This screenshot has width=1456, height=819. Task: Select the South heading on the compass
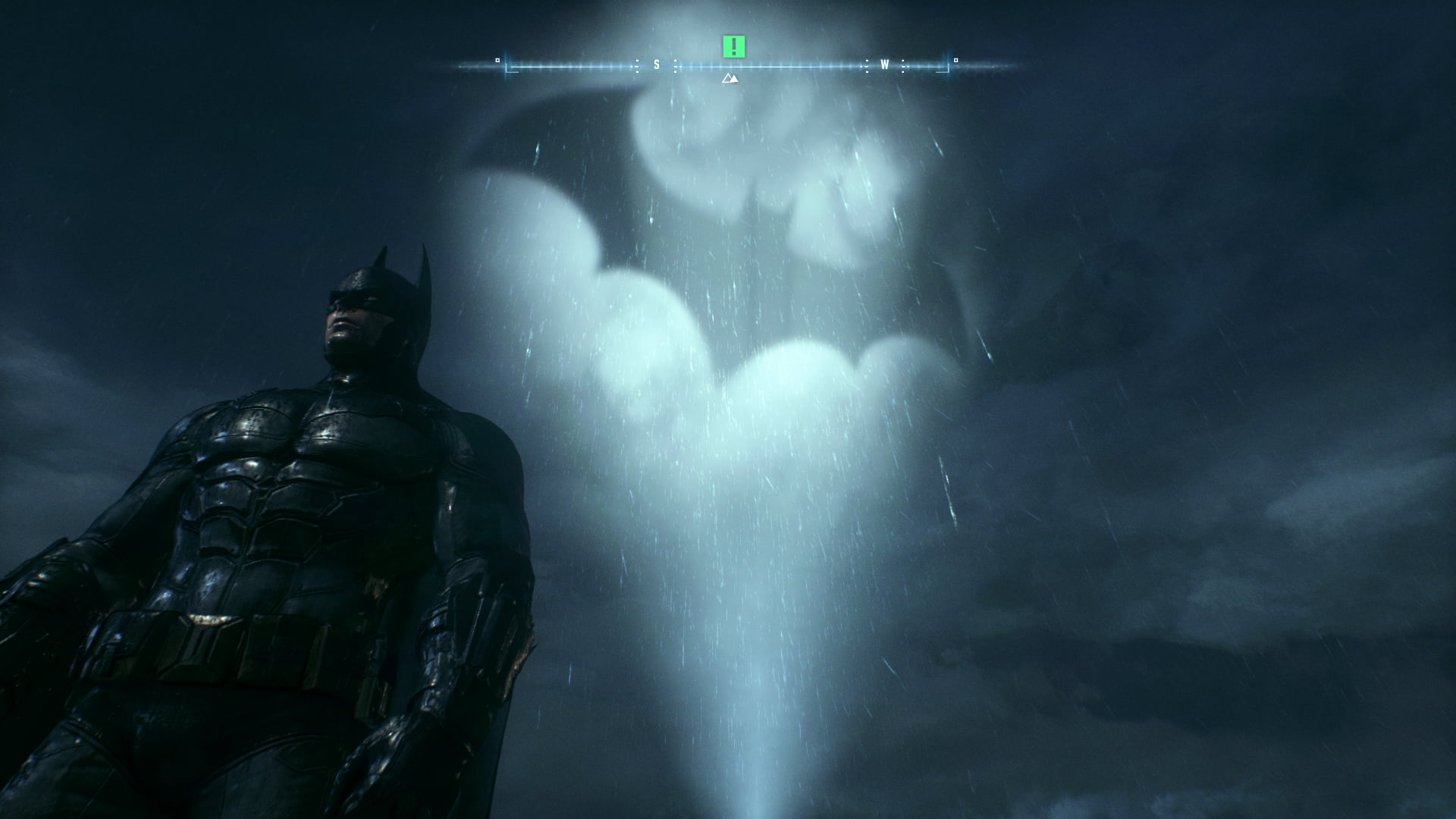point(657,65)
